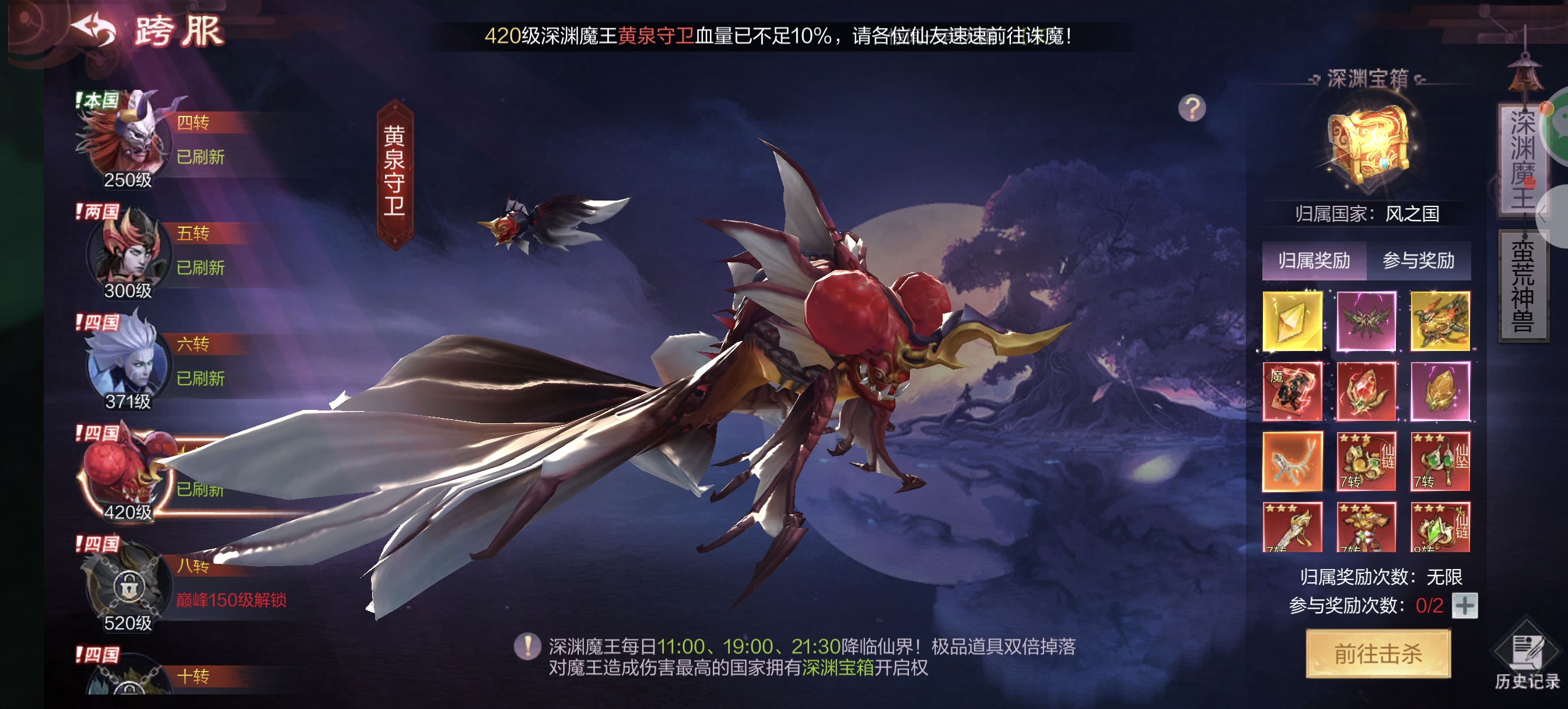Click the 前往击杀 button
Image resolution: width=1568 pixels, height=709 pixels.
[x=1378, y=654]
